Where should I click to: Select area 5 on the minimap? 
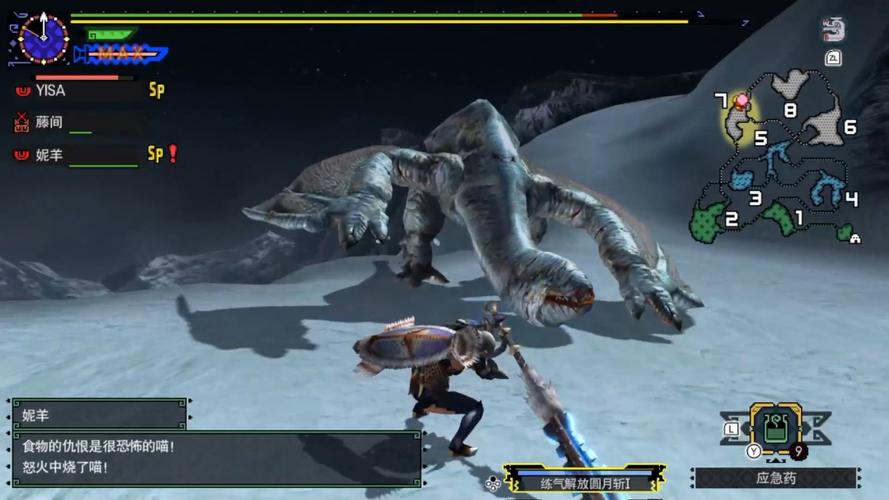click(760, 139)
